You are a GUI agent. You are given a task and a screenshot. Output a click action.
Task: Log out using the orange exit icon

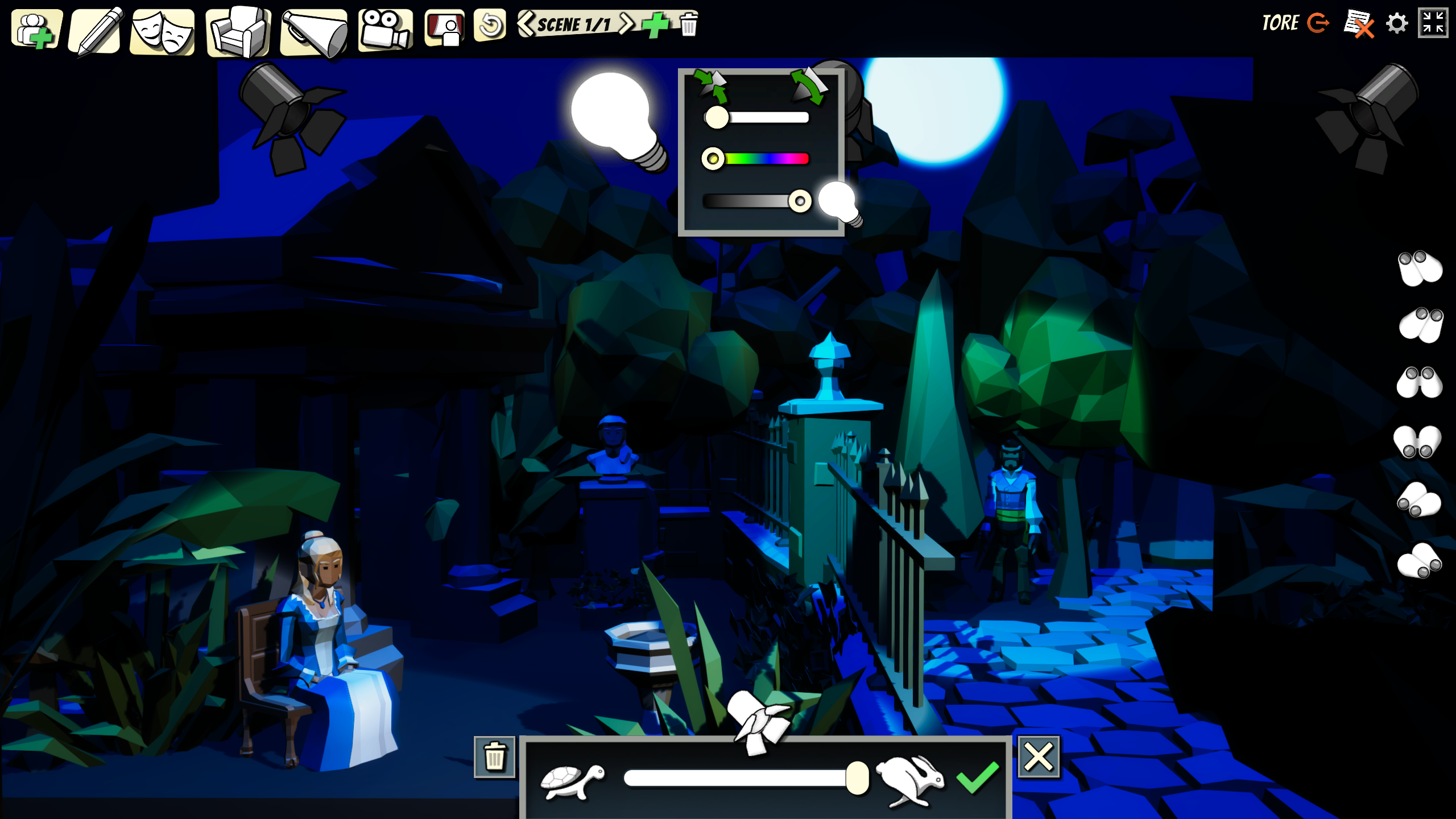pyautogui.click(x=1318, y=23)
